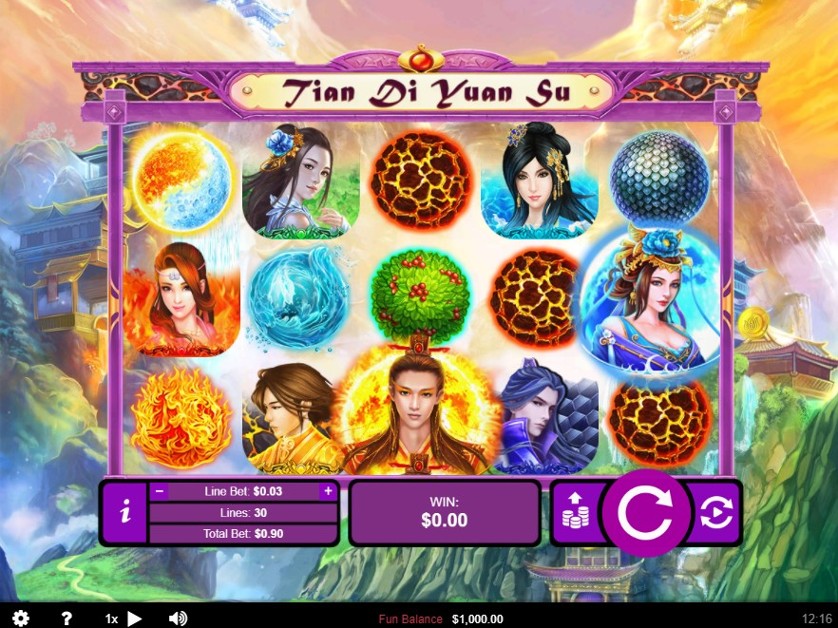Open settings via the gear icon
The width and height of the screenshot is (838, 628).
tap(20, 619)
